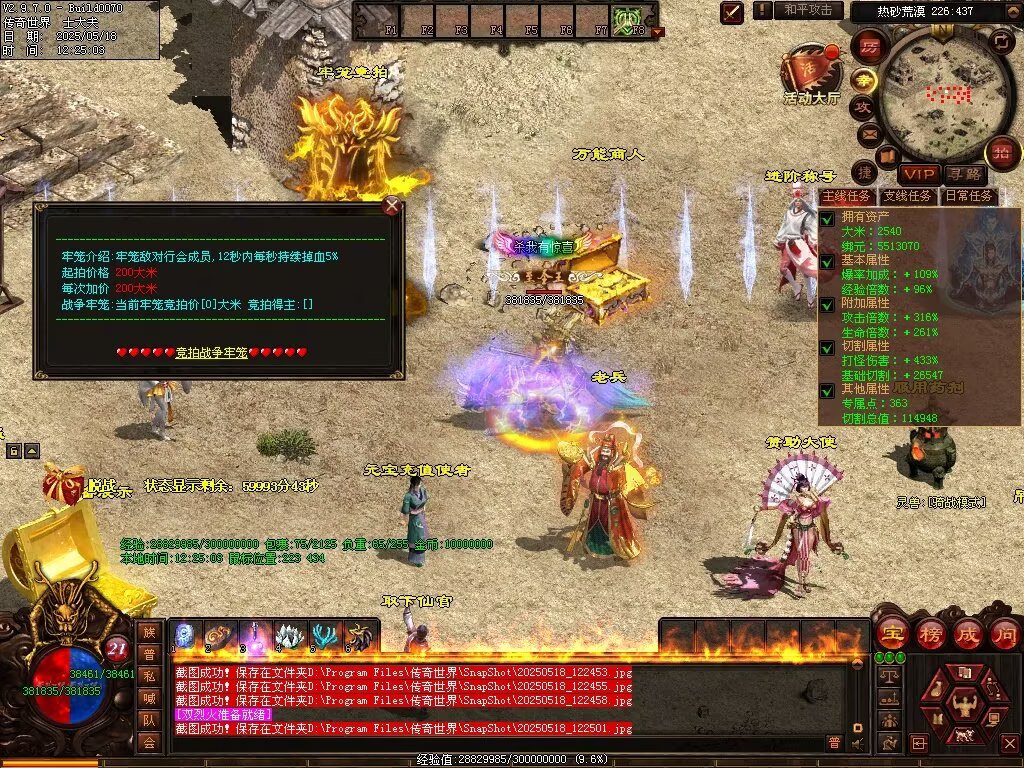The width and height of the screenshot is (1024, 768).
Task: Open the 成 achievements round button
Action: (x=968, y=633)
